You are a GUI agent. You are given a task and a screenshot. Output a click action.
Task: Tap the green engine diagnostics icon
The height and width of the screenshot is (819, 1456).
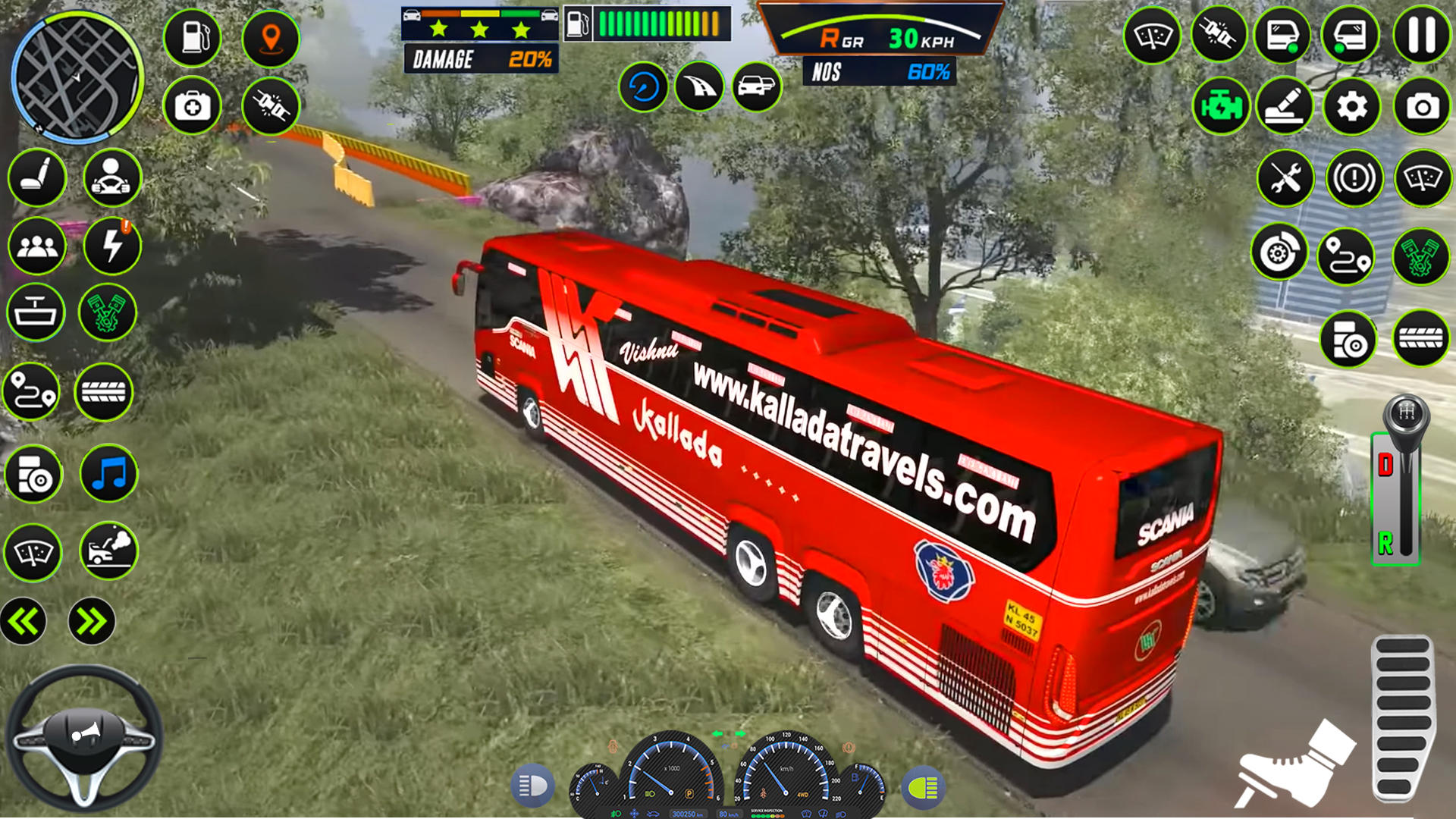click(1221, 105)
